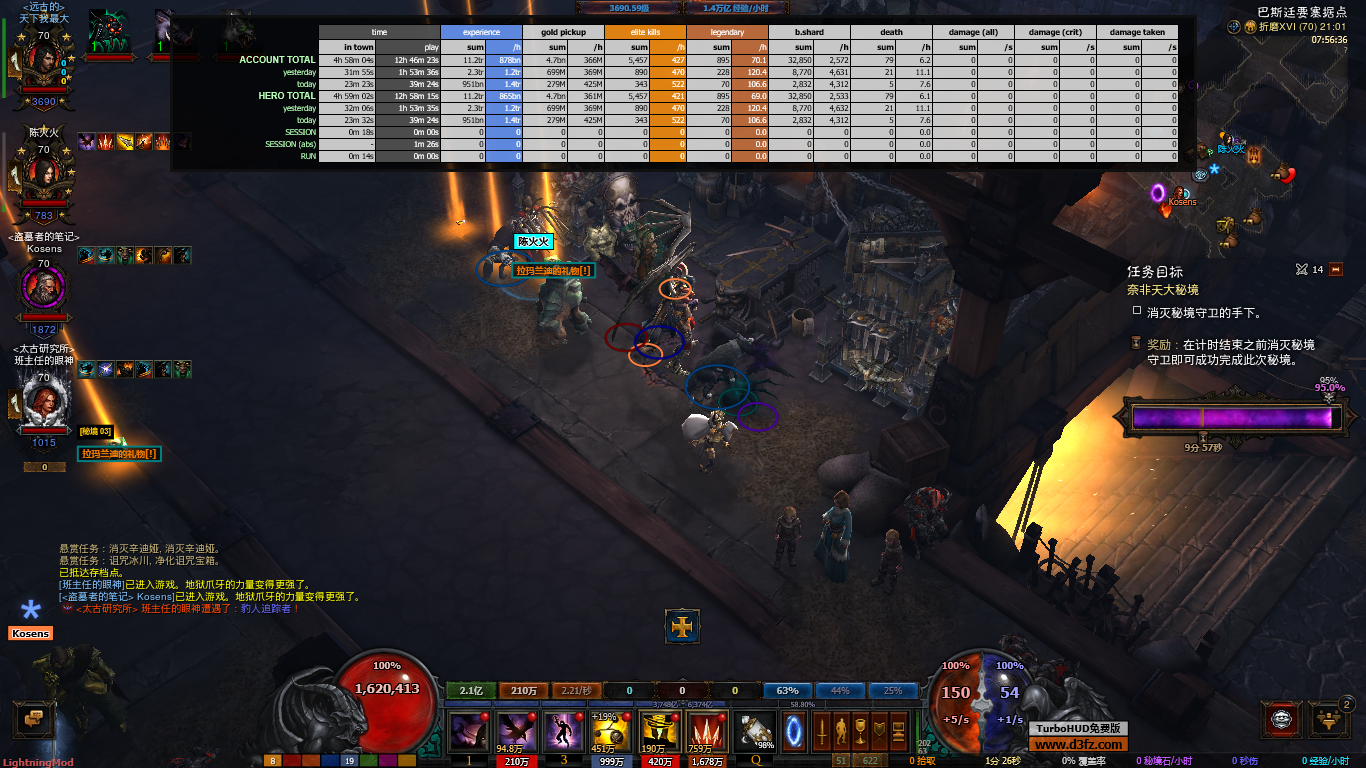The image size is (1366, 768).
Task: Select the 陈火火 party portrait
Action: click(44, 178)
